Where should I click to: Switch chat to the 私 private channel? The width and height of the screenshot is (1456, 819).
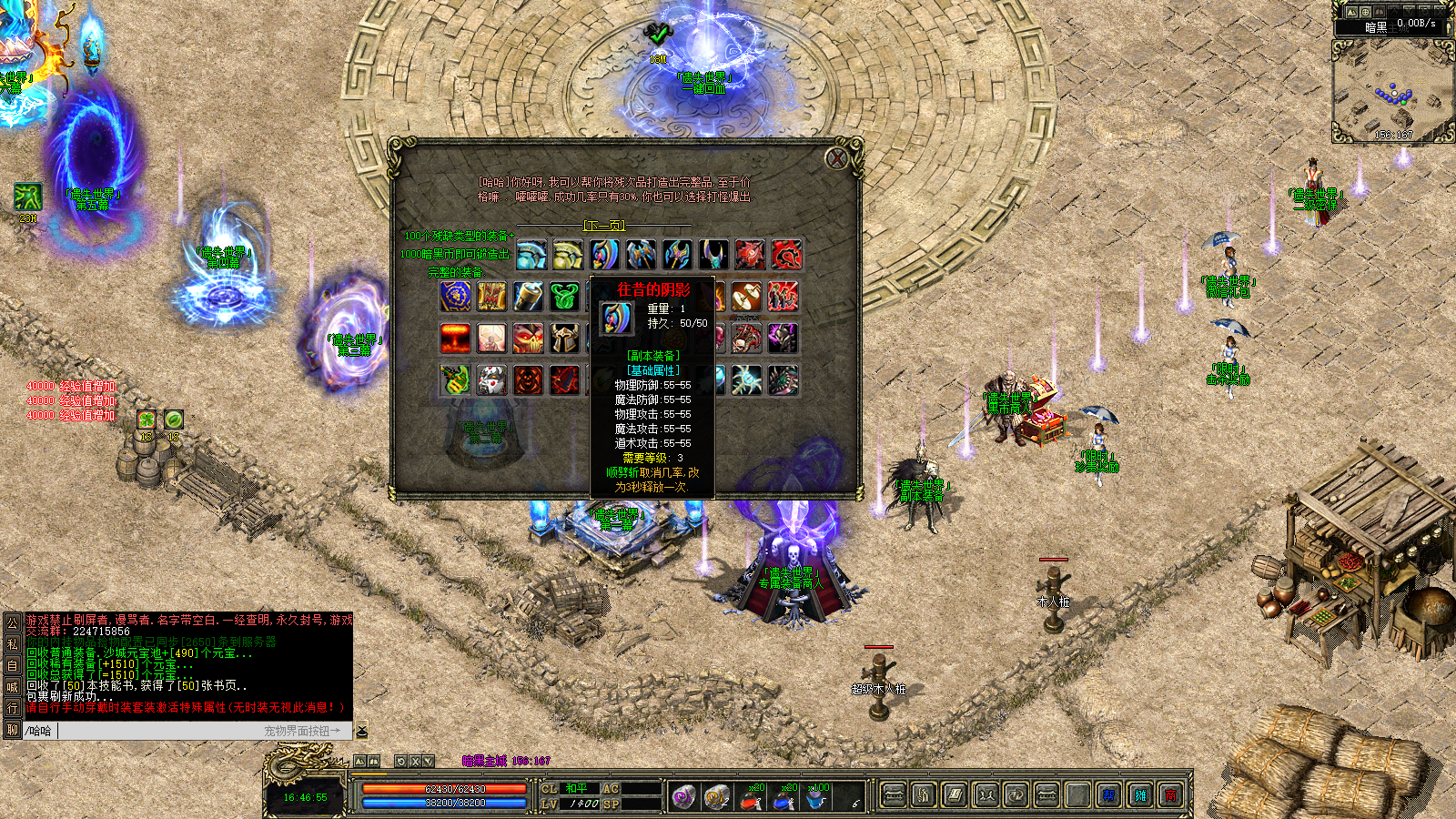pyautogui.click(x=13, y=643)
